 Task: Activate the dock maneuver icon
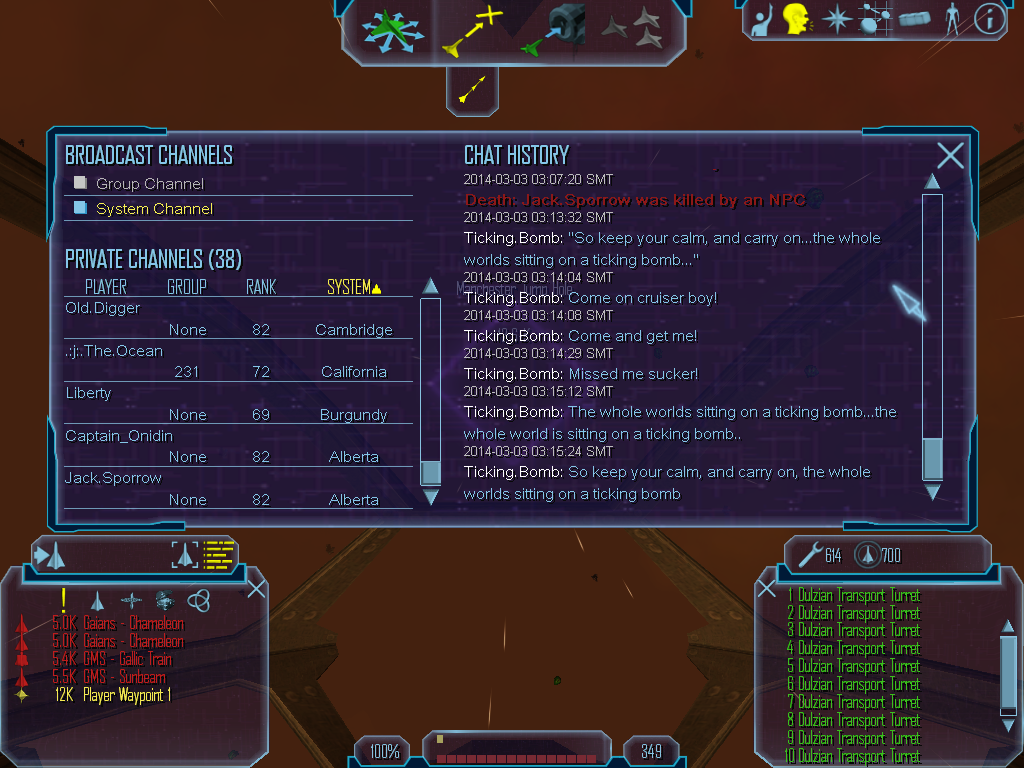(555, 30)
